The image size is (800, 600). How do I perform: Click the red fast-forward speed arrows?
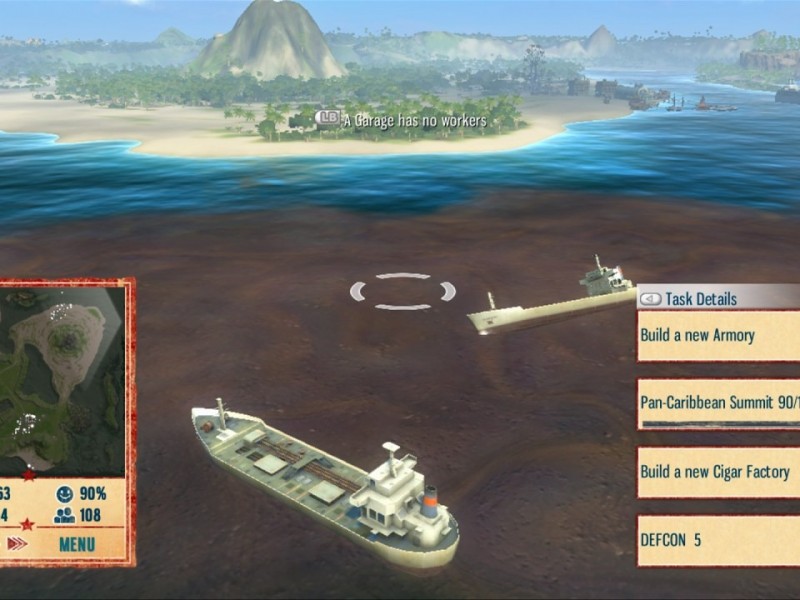pos(17,544)
